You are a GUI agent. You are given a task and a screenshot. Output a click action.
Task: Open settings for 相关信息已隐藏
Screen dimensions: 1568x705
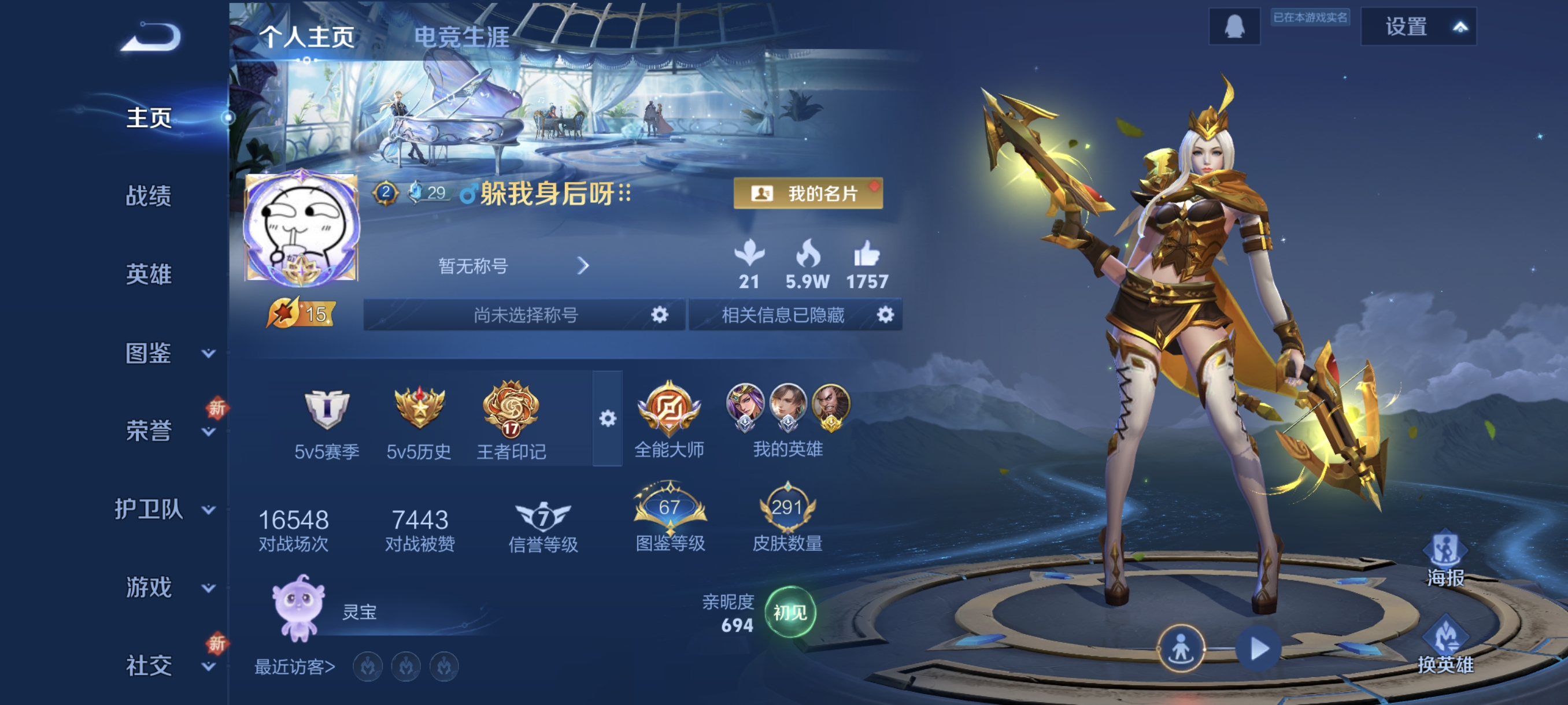tap(885, 314)
